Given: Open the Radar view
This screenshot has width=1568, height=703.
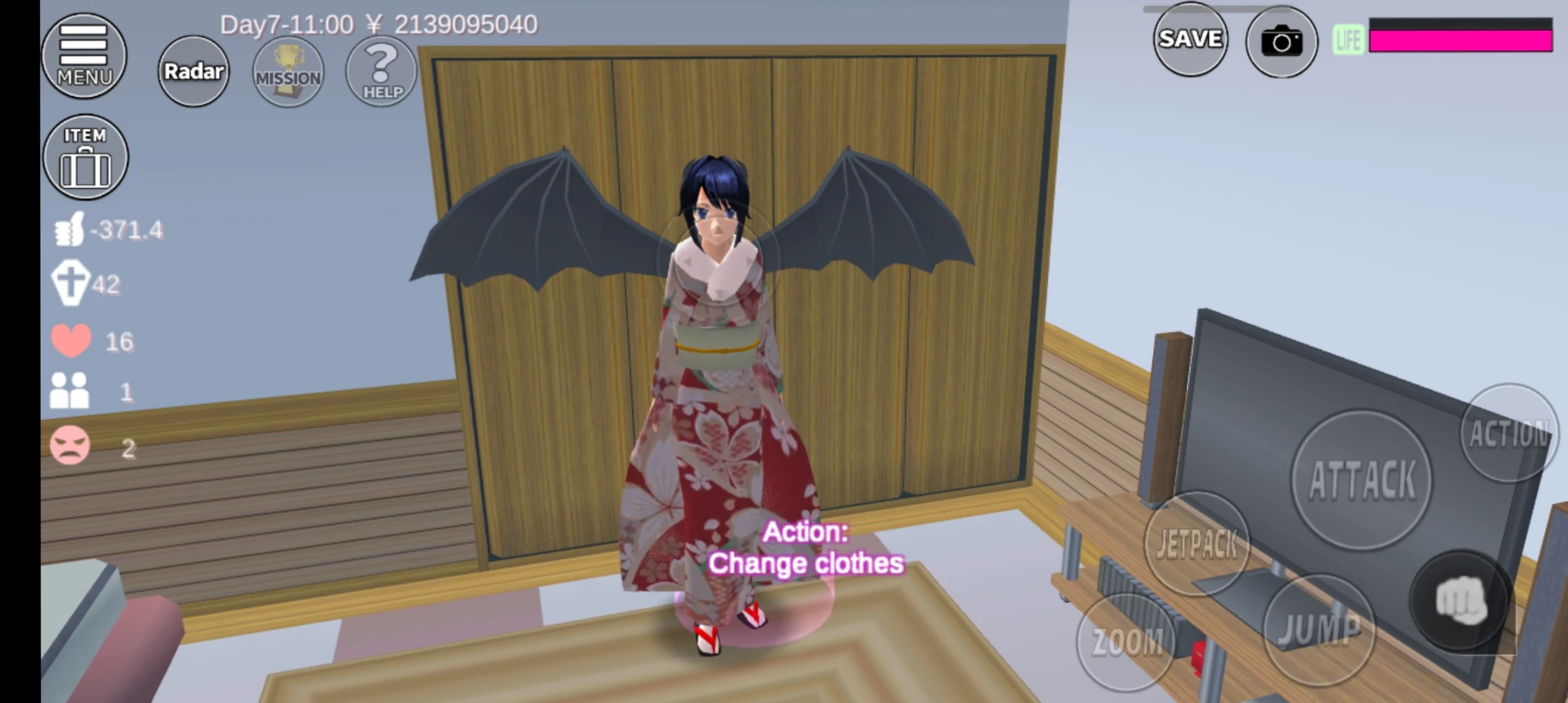Looking at the screenshot, I should 193,72.
